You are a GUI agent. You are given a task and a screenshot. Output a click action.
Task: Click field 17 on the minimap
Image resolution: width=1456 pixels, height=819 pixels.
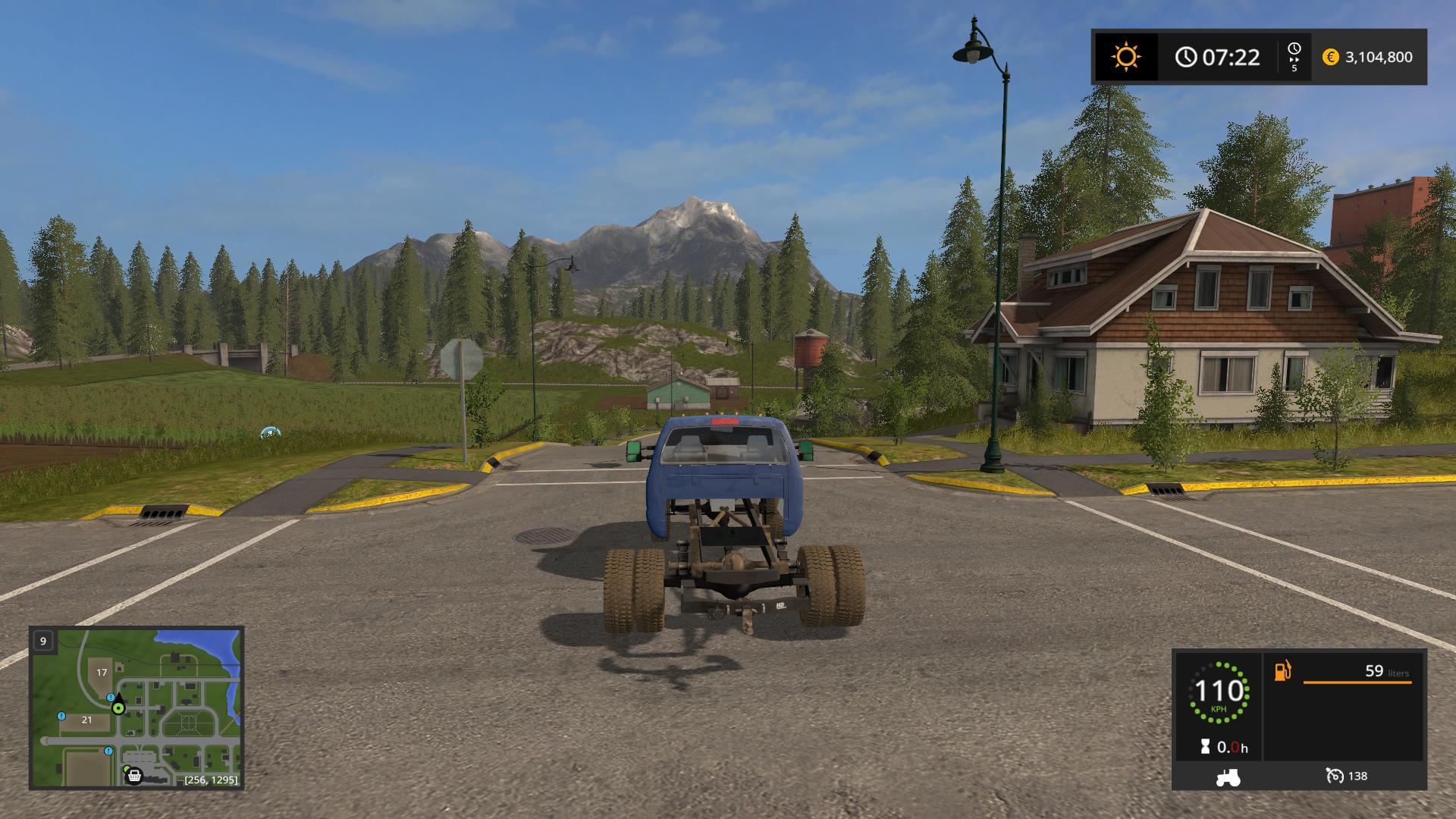pyautogui.click(x=102, y=672)
